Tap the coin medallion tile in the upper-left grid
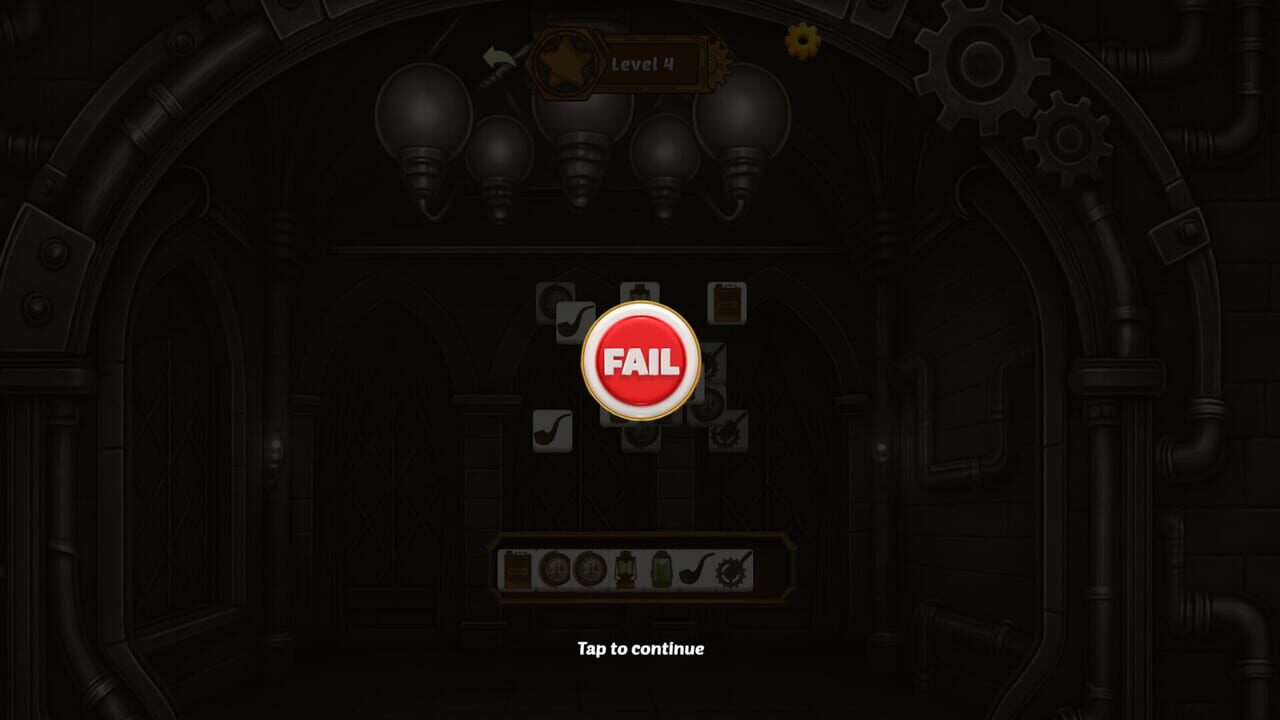This screenshot has width=1280, height=720. click(x=551, y=296)
